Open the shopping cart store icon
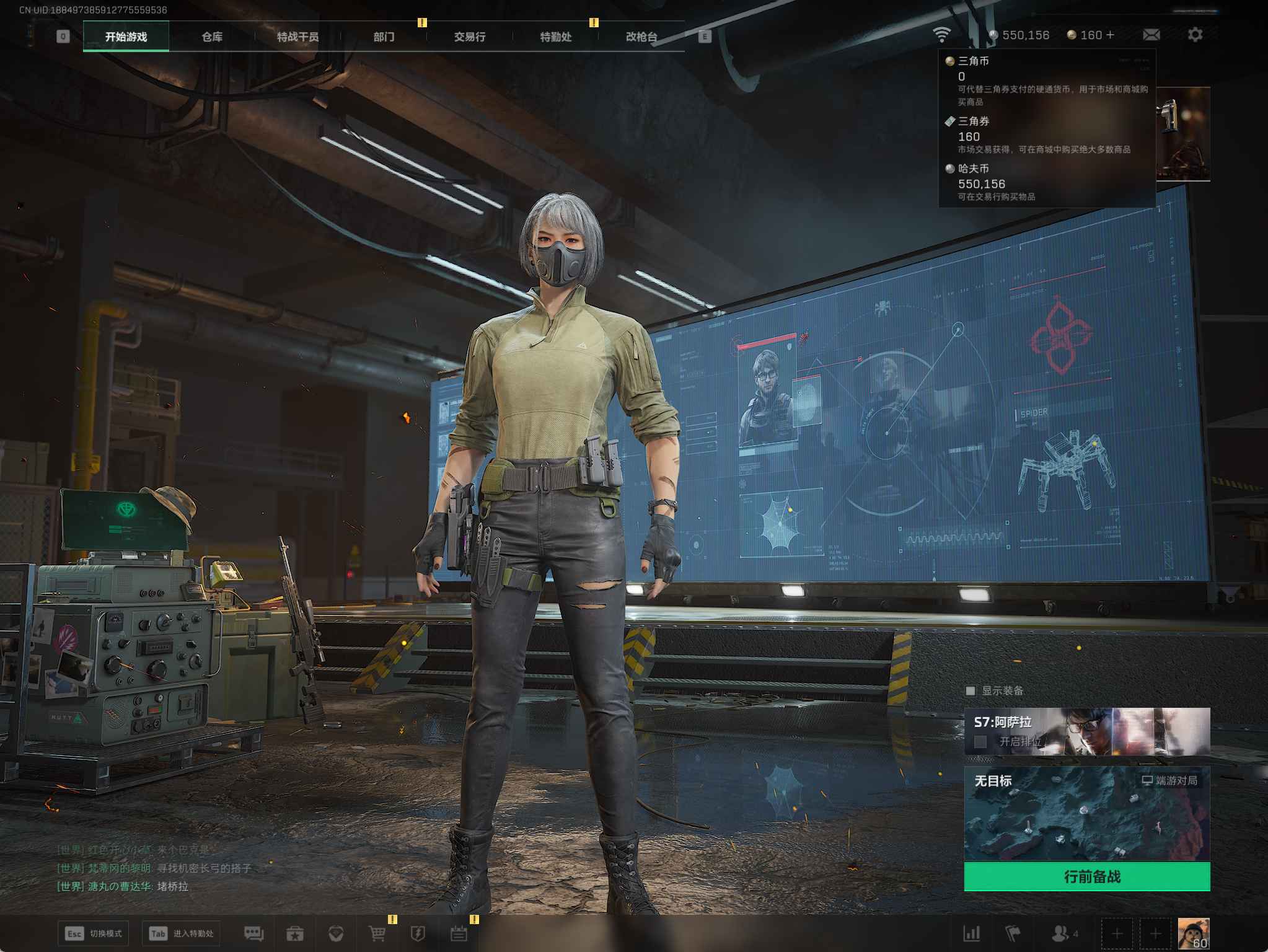The image size is (1268, 952). 377,933
